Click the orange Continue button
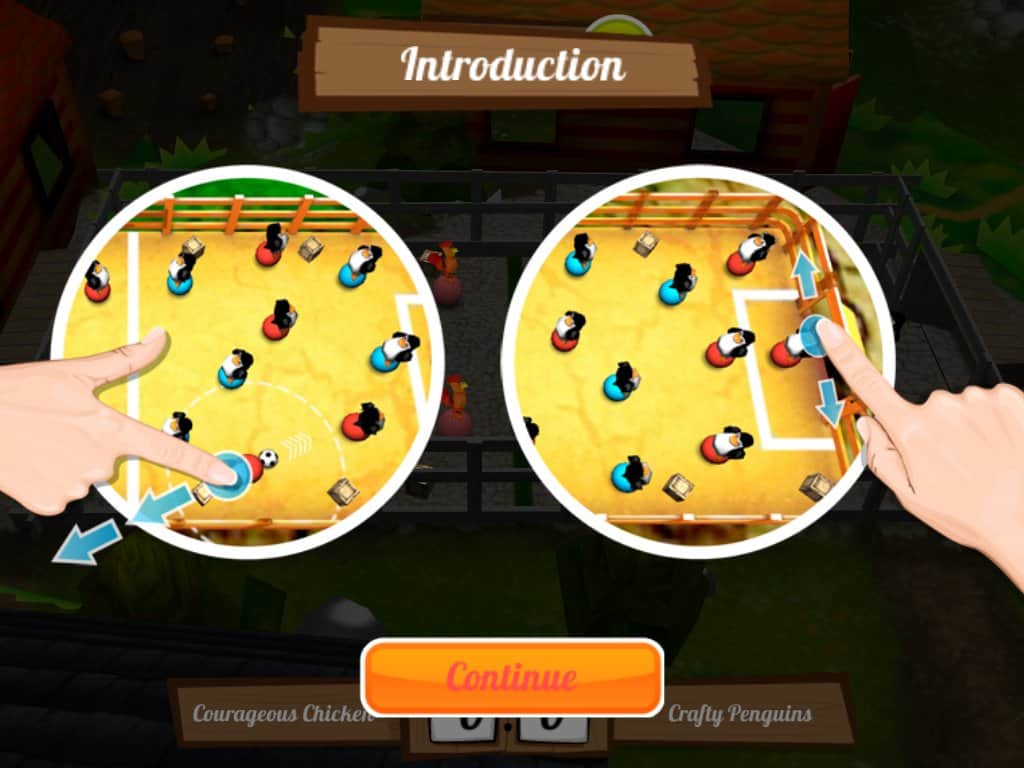 (511, 677)
